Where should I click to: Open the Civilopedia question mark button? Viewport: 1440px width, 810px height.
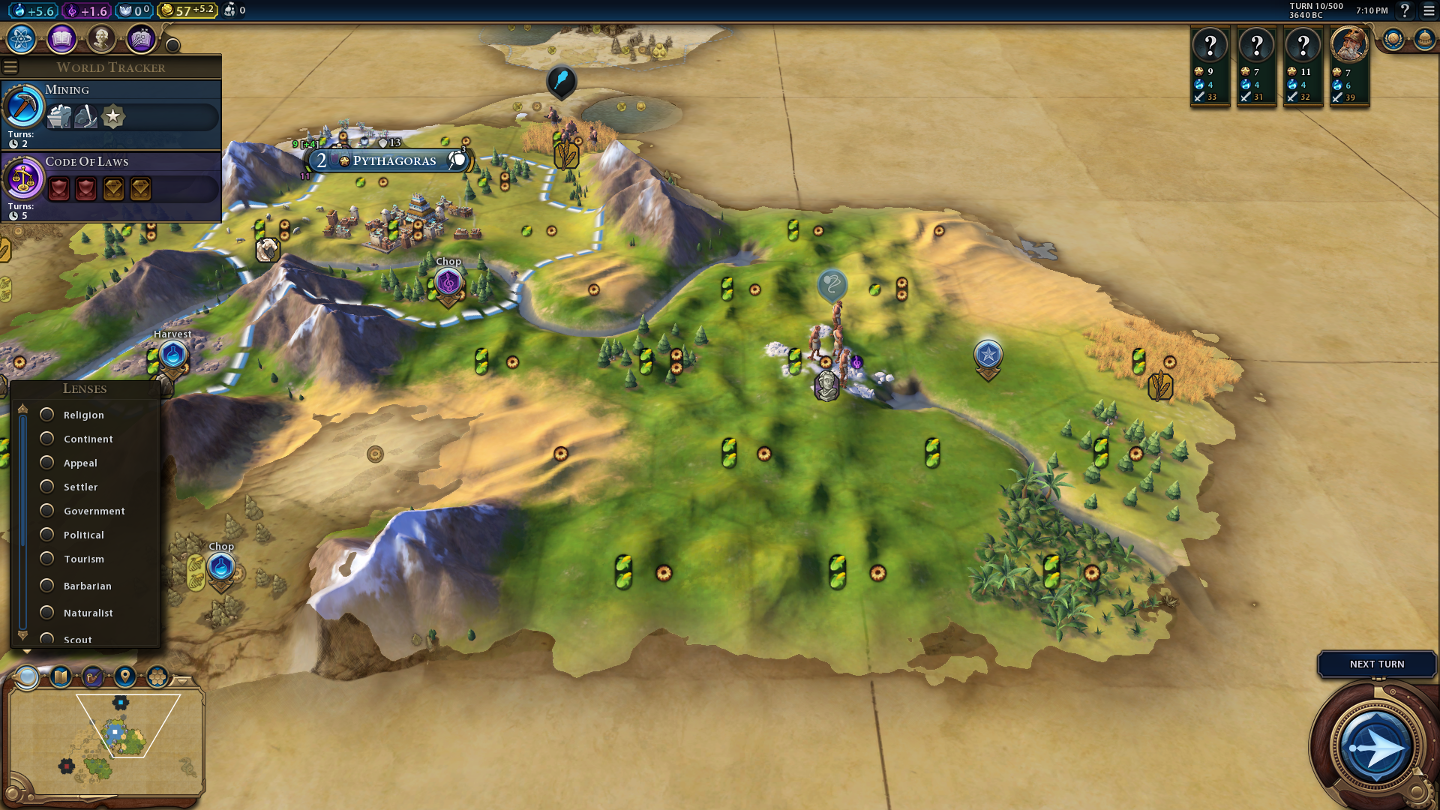tap(1405, 10)
